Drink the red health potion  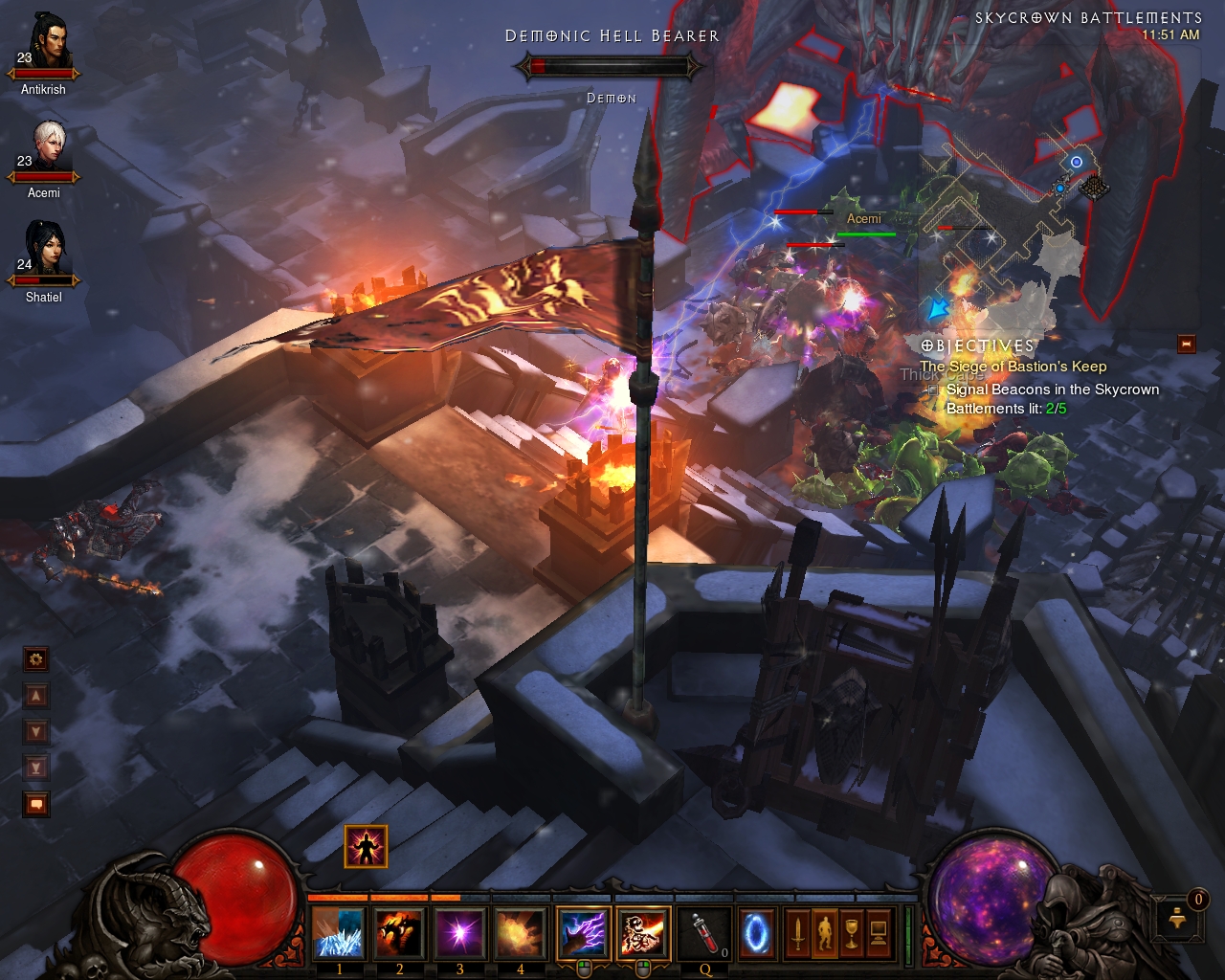[x=705, y=932]
